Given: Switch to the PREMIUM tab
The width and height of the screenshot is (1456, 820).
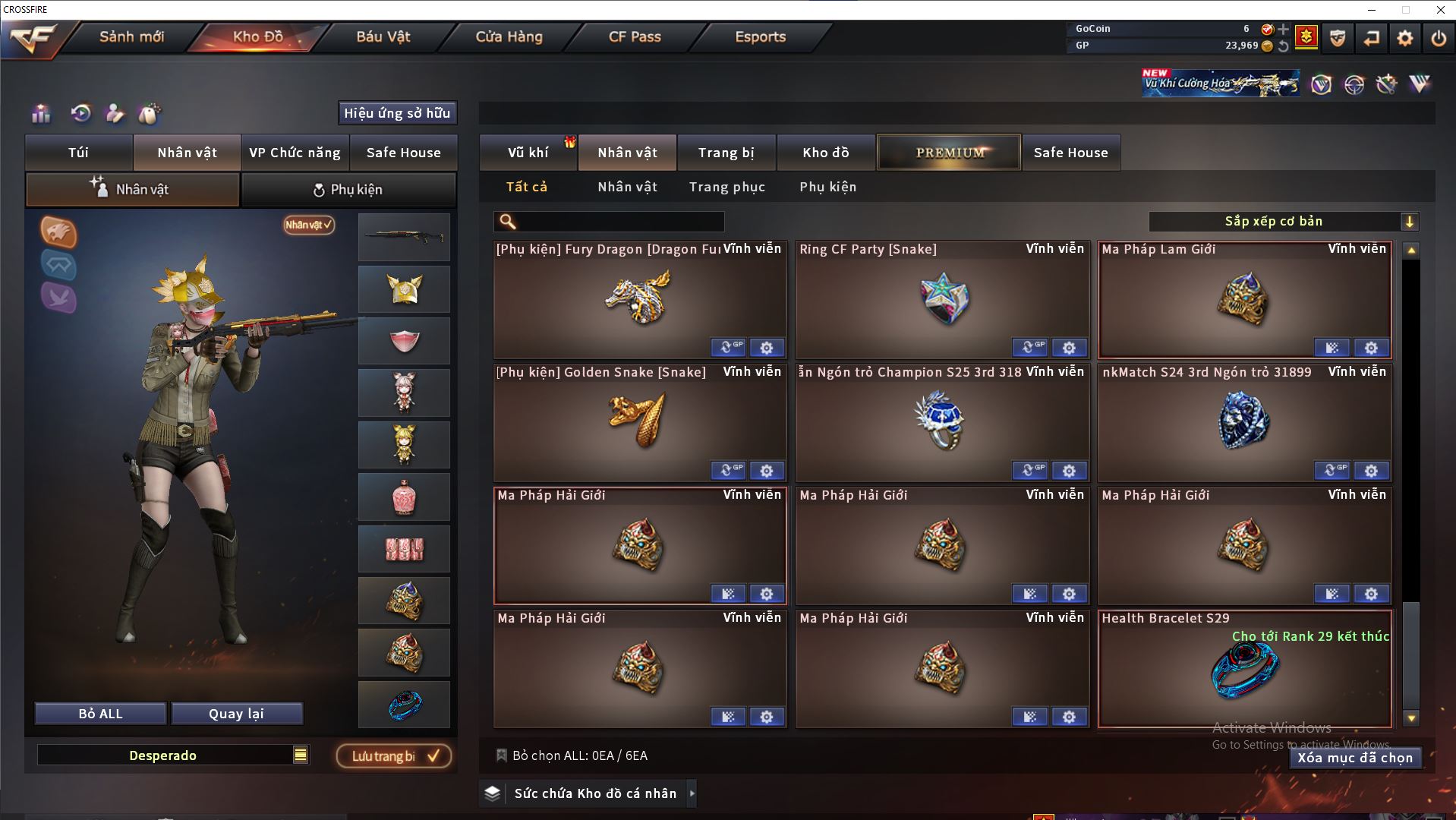Looking at the screenshot, I should [949, 153].
